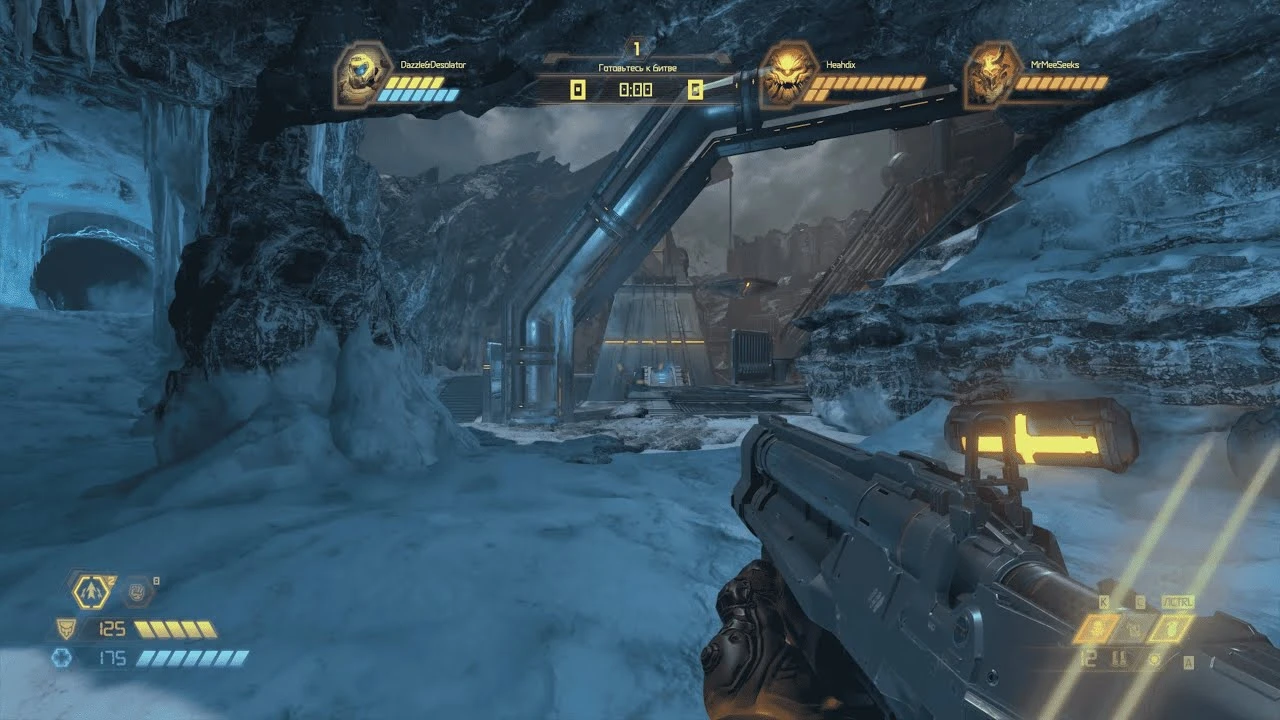Select the Blood Punch fist icon
1280x720 pixels.
(136, 592)
